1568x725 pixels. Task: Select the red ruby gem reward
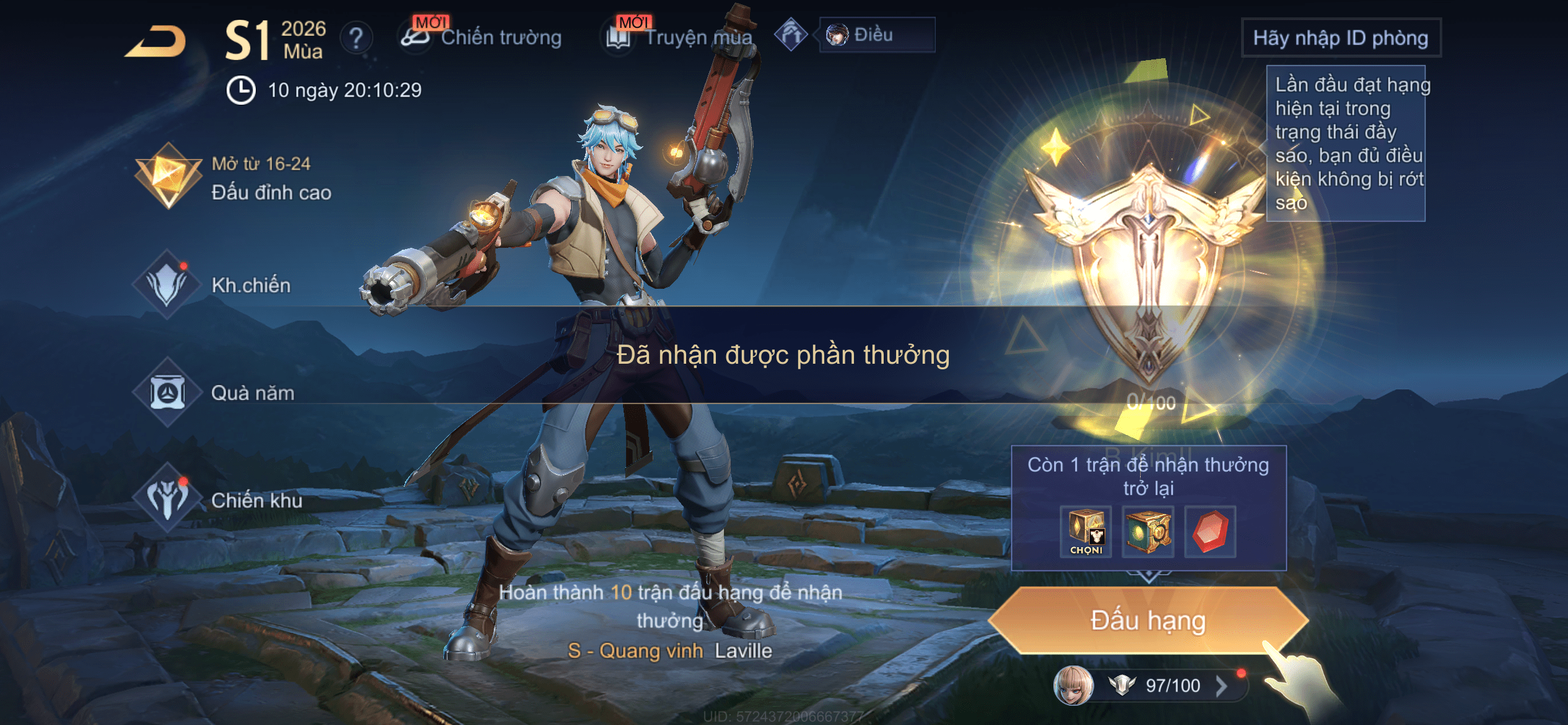1210,532
